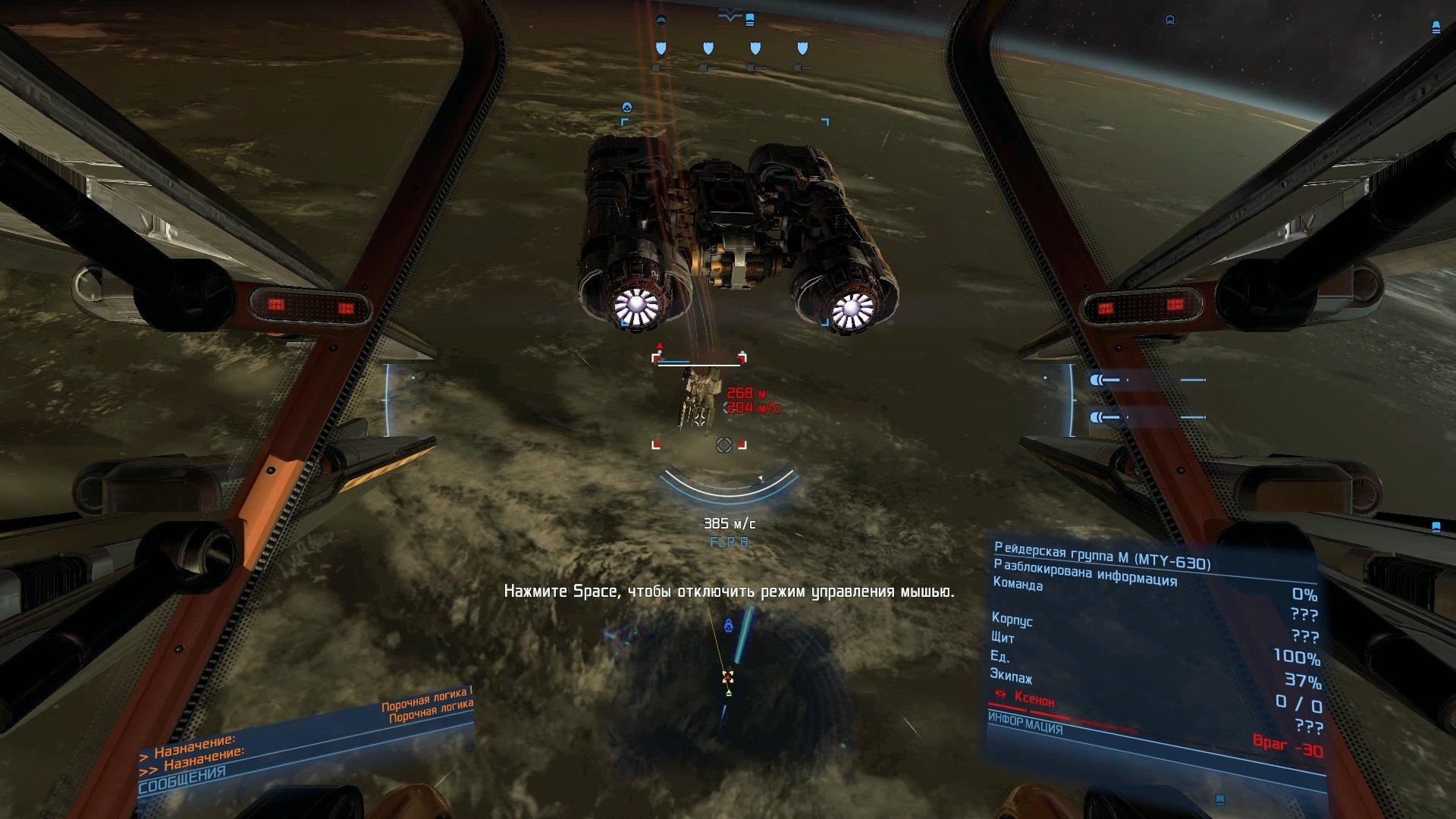1456x819 pixels.
Task: Open the ИНФОРМАЦИЯ target info panel
Action: [x=1025, y=724]
